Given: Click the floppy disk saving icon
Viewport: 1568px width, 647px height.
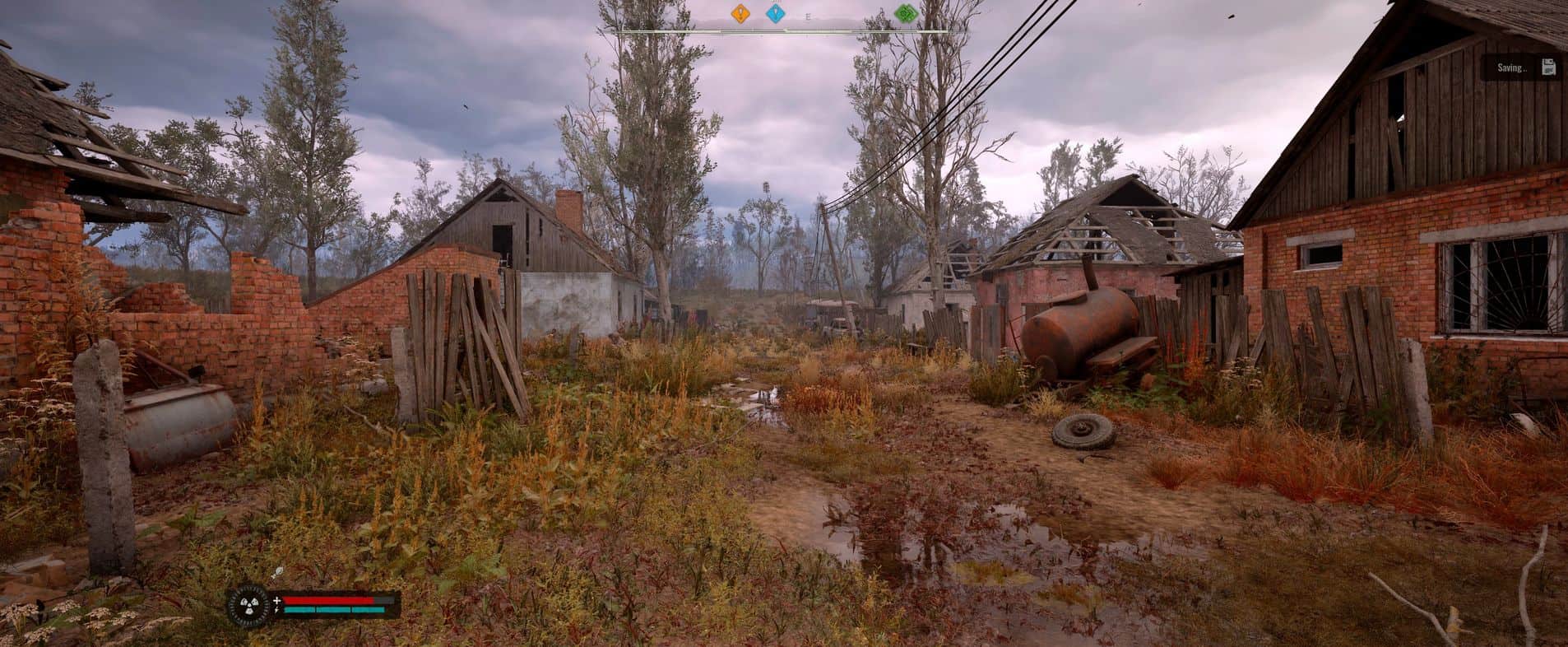Looking at the screenshot, I should pos(1548,67).
